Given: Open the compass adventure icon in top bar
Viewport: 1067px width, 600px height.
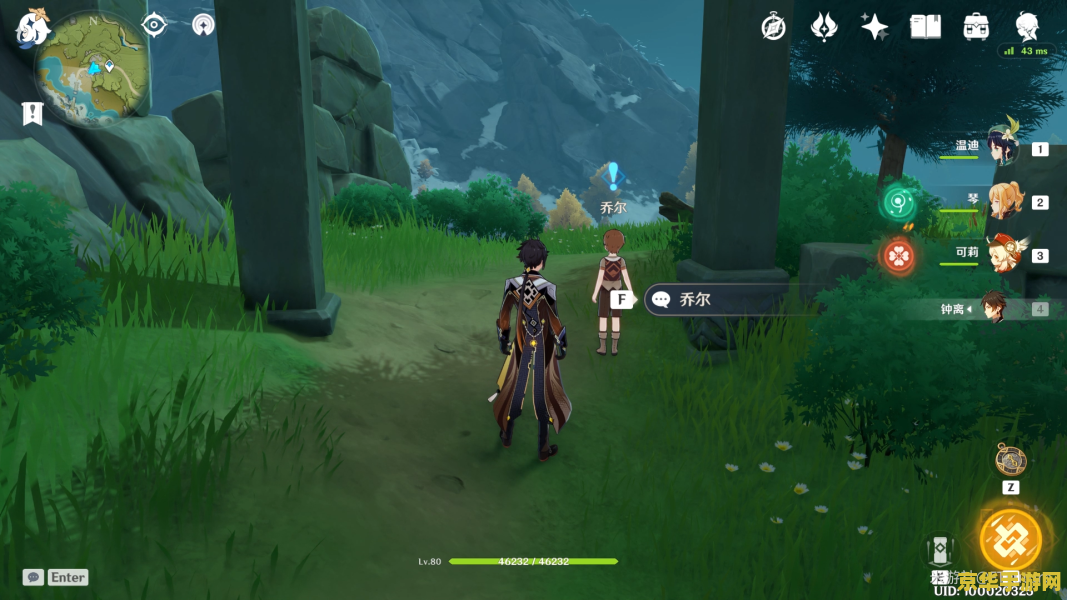Looking at the screenshot, I should tap(773, 27).
